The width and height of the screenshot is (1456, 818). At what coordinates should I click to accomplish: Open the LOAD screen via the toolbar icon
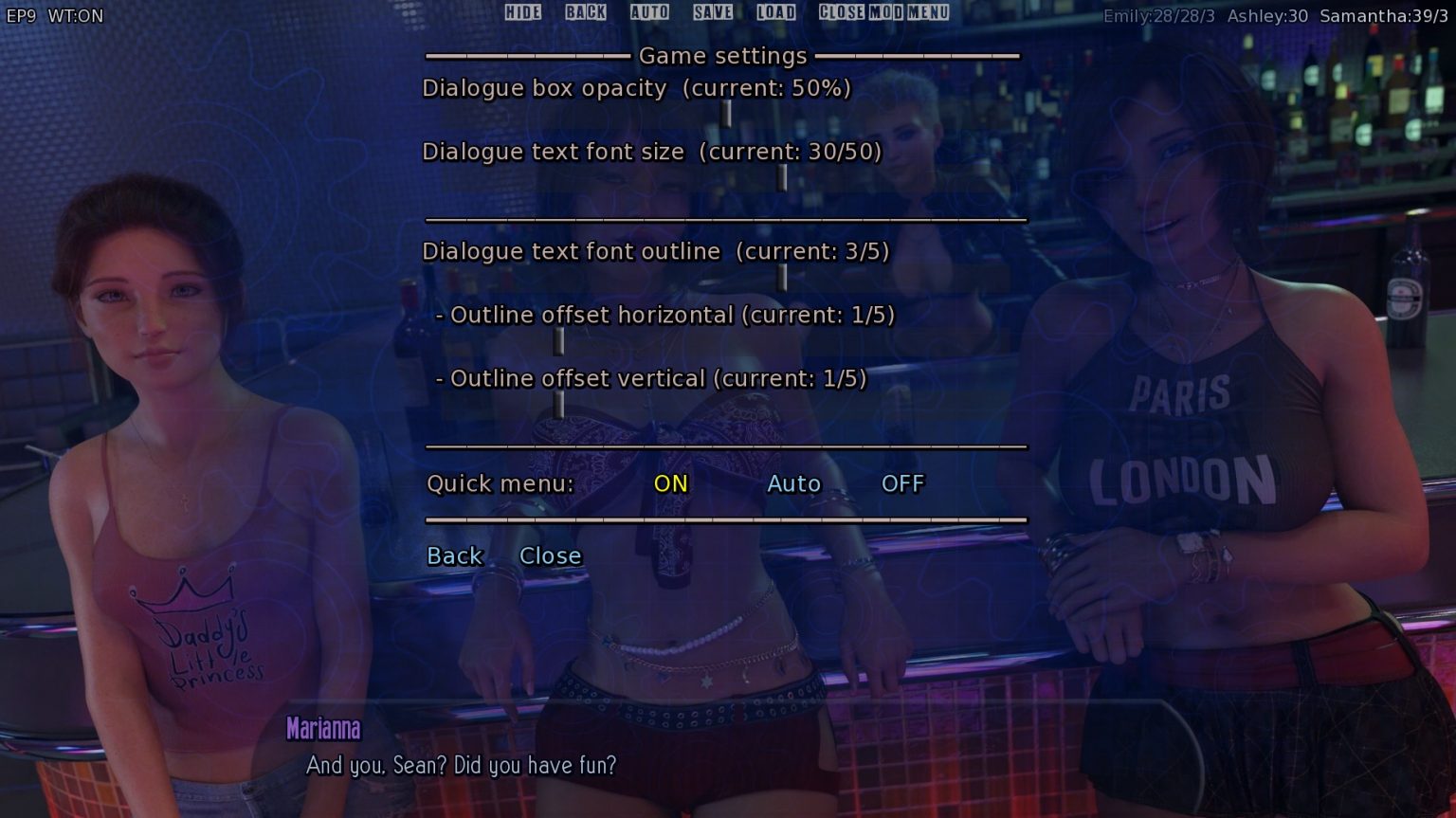[775, 12]
